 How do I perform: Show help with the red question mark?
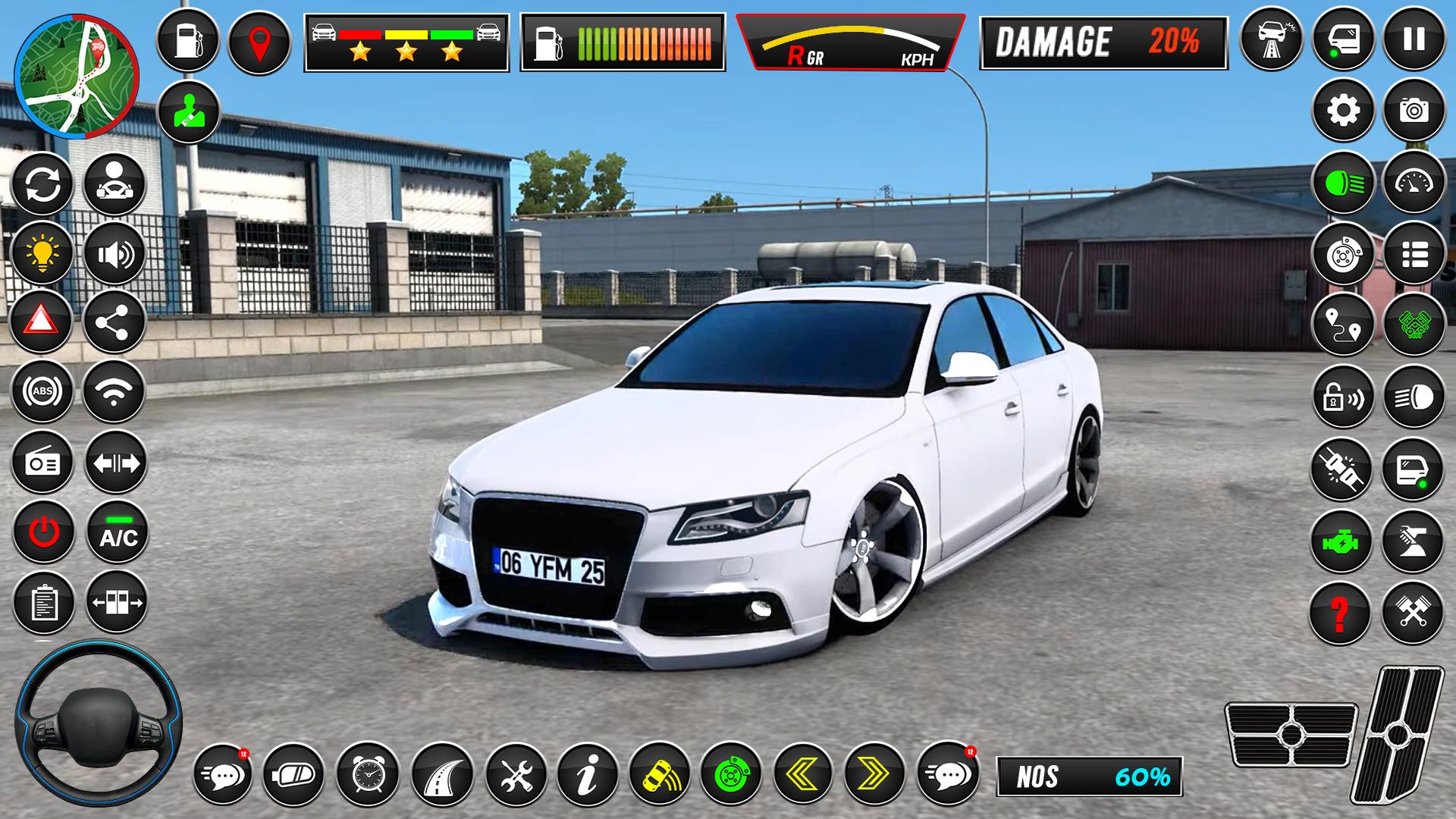click(x=1341, y=613)
